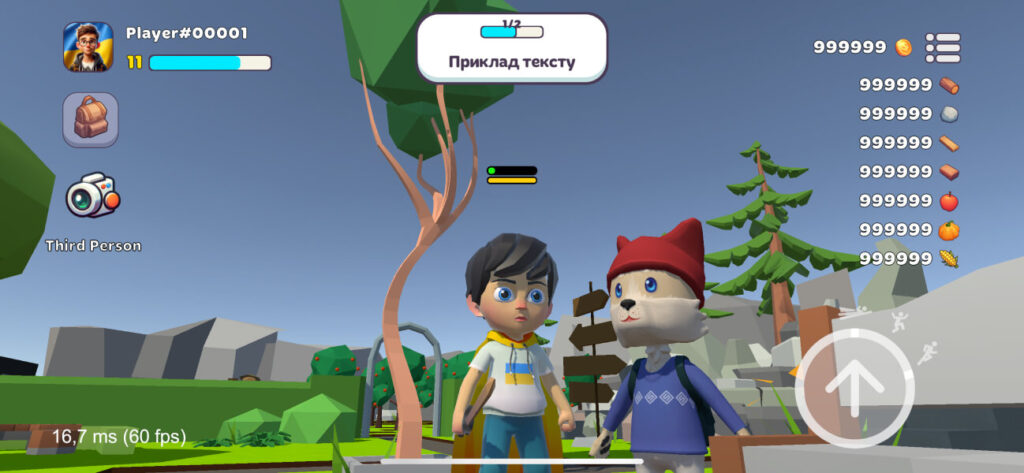This screenshot has height=473, width=1024.
Task: Tap the jumping figure icon
Action: [x=898, y=321]
